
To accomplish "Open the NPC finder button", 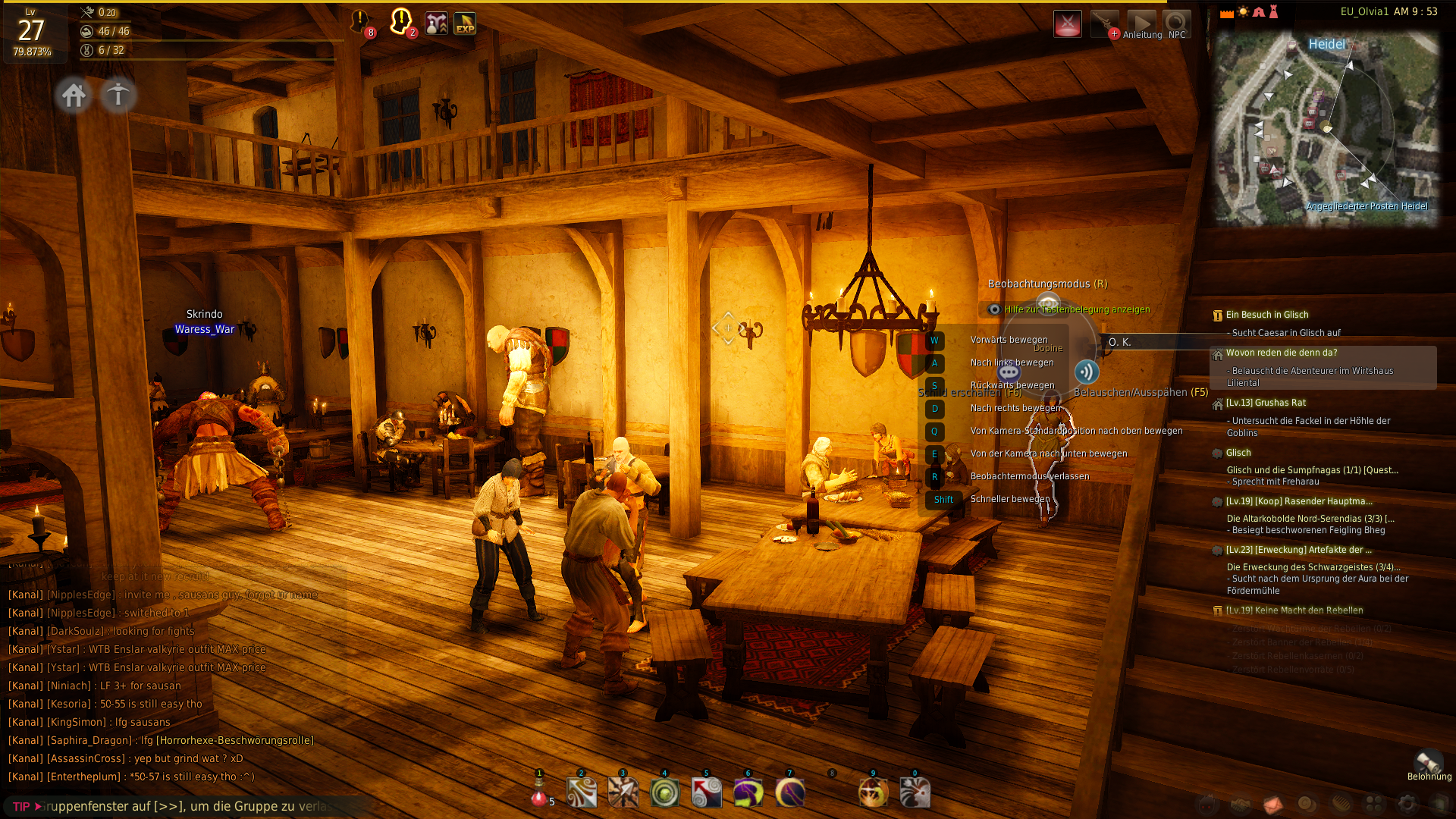I will [x=1177, y=24].
